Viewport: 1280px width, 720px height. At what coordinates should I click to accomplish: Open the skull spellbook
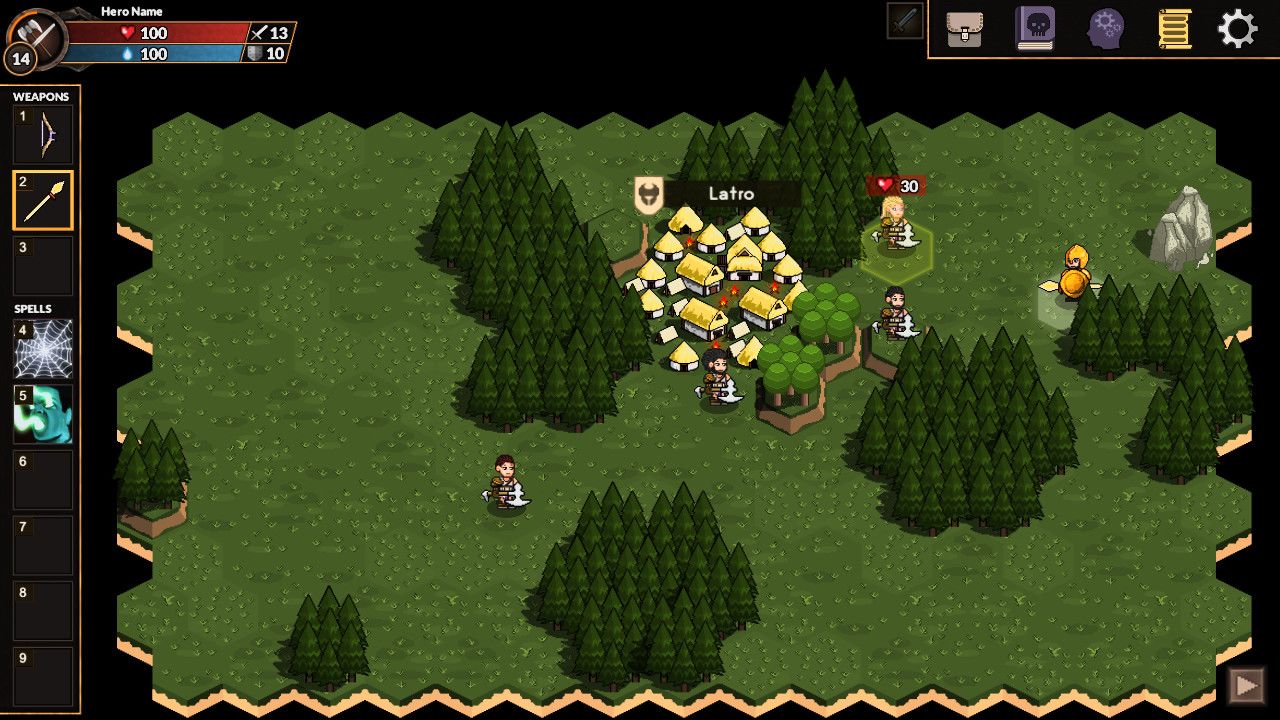1035,29
